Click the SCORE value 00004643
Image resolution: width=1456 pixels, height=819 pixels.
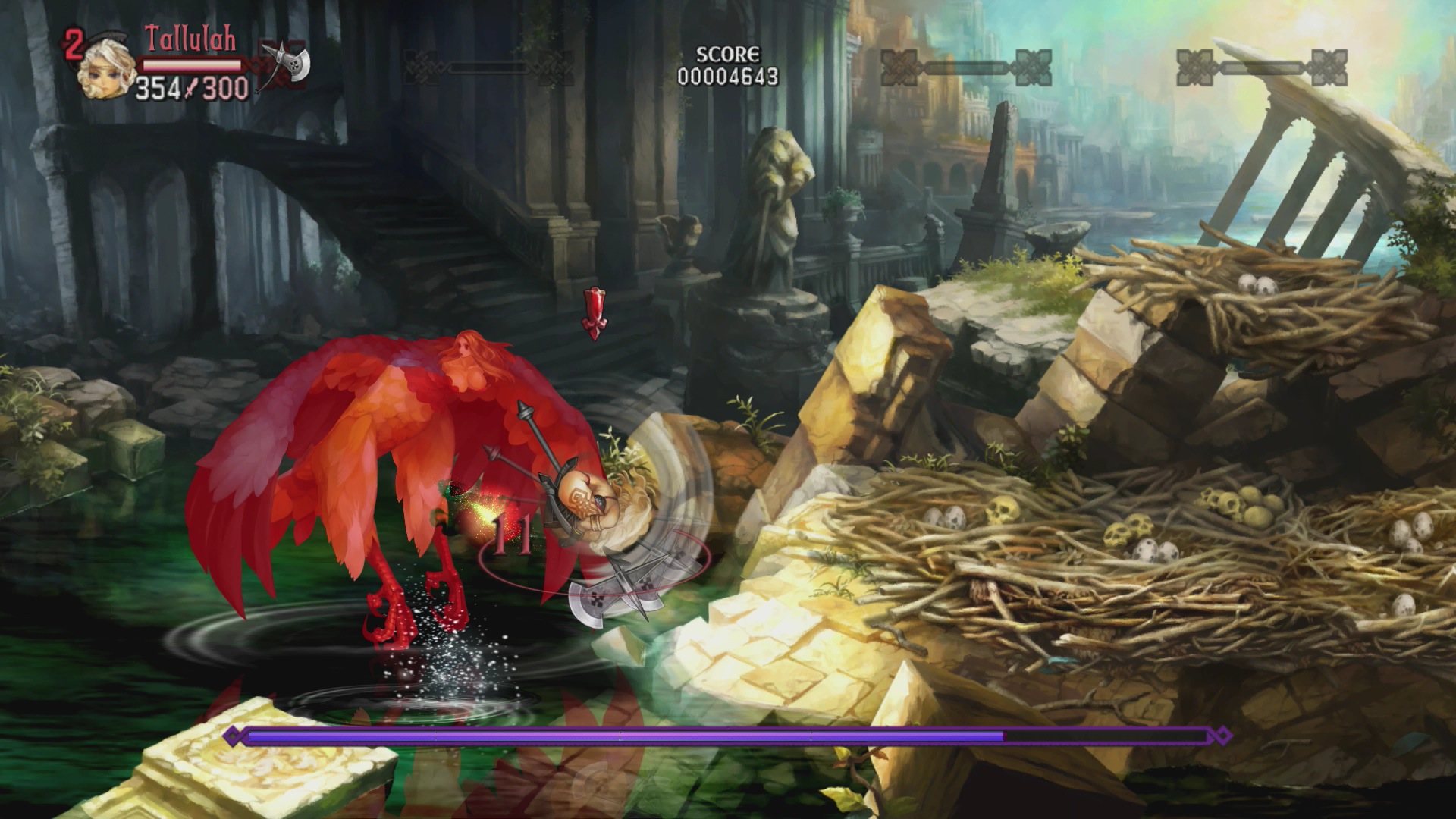point(728,74)
